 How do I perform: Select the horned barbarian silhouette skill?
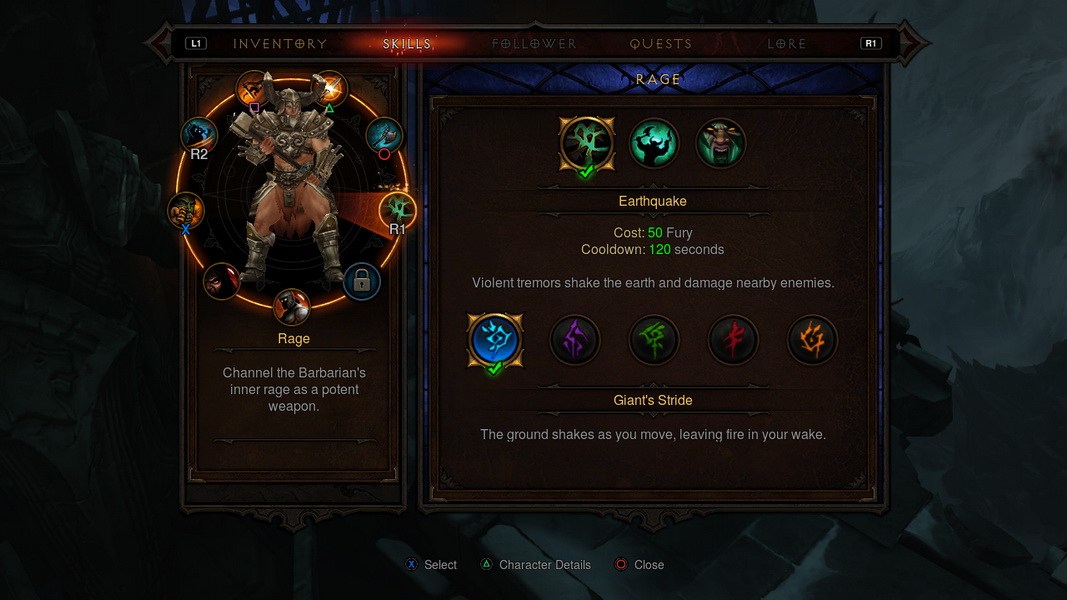(x=654, y=143)
